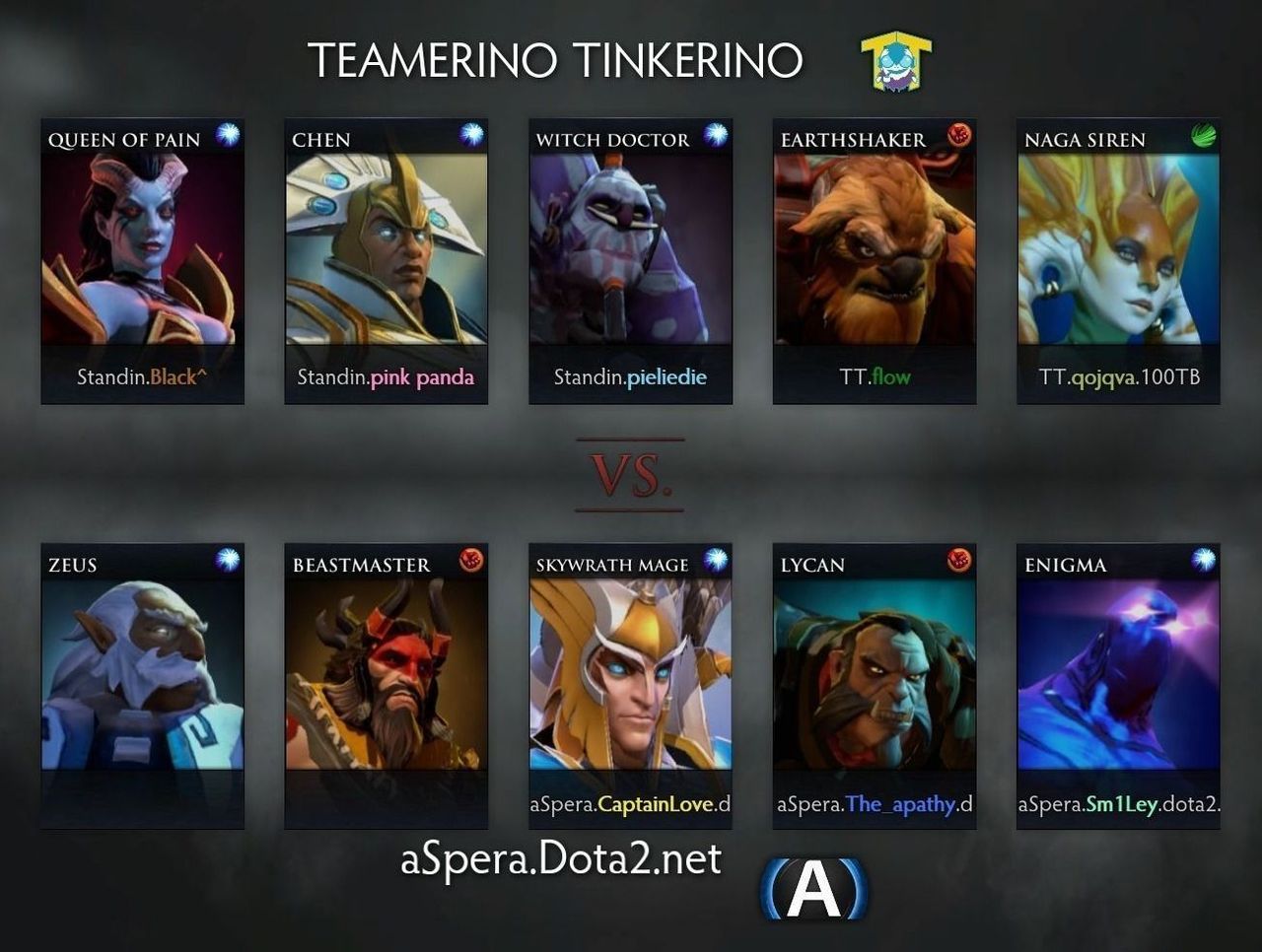Choose the Beastmaster hero card
The height and width of the screenshot is (952, 1262).
pyautogui.click(x=386, y=686)
